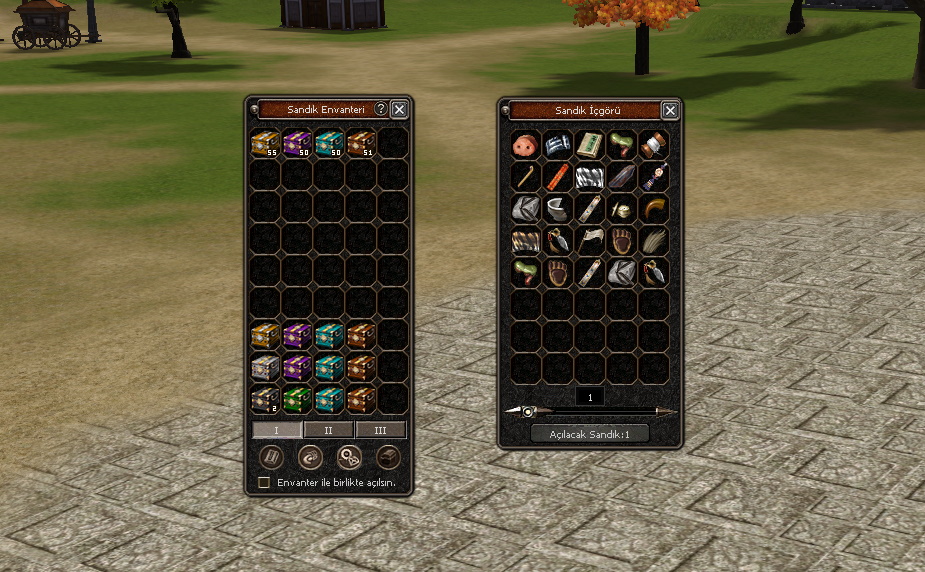Select the brown chest stack of 51
Viewport: 925px width, 572px height.
pos(361,144)
